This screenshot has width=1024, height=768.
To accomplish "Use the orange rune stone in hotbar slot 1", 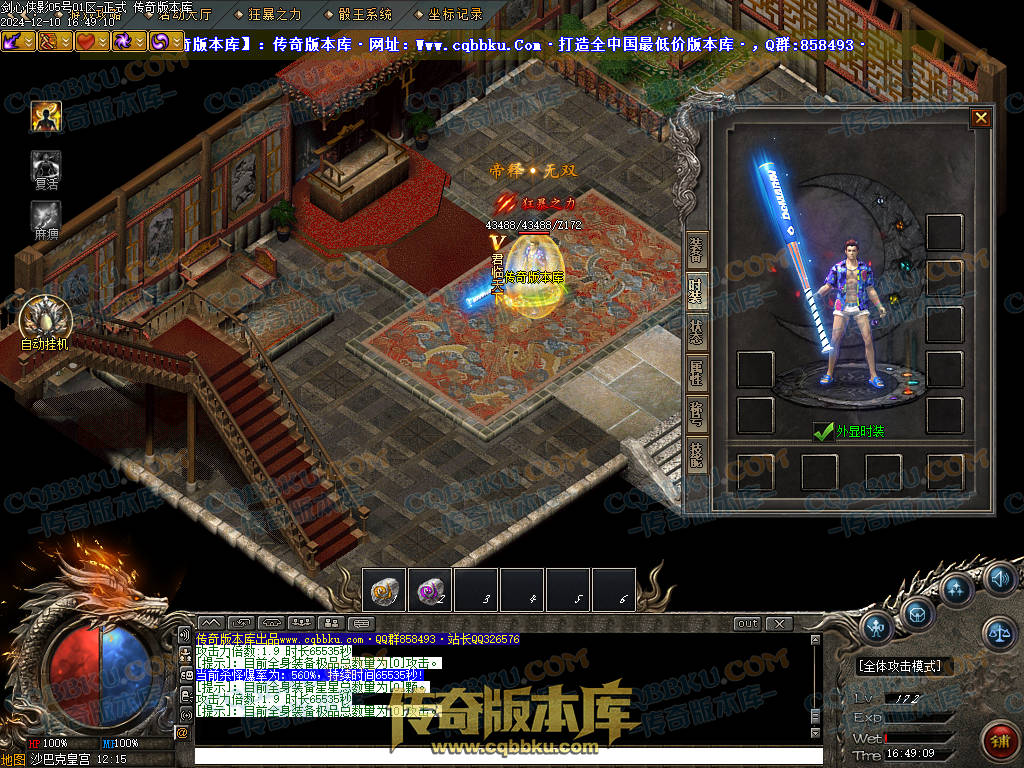I will pos(385,590).
